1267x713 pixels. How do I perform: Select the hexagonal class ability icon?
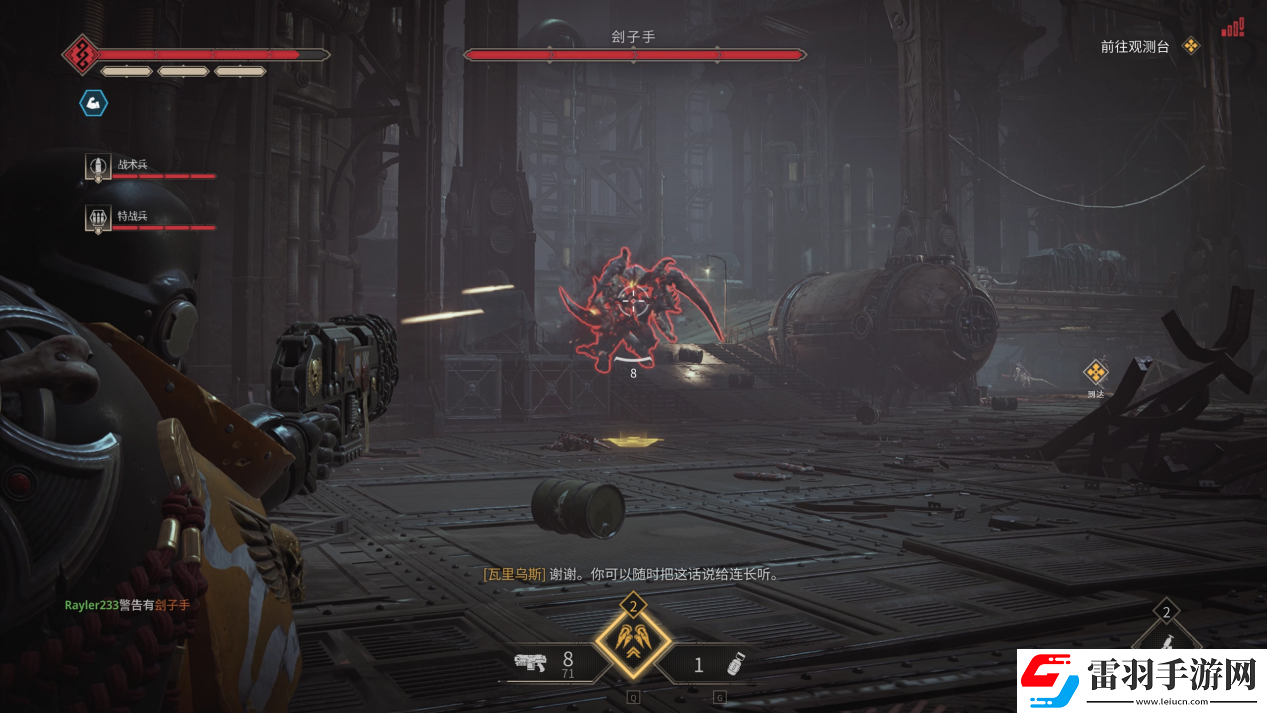[93, 102]
